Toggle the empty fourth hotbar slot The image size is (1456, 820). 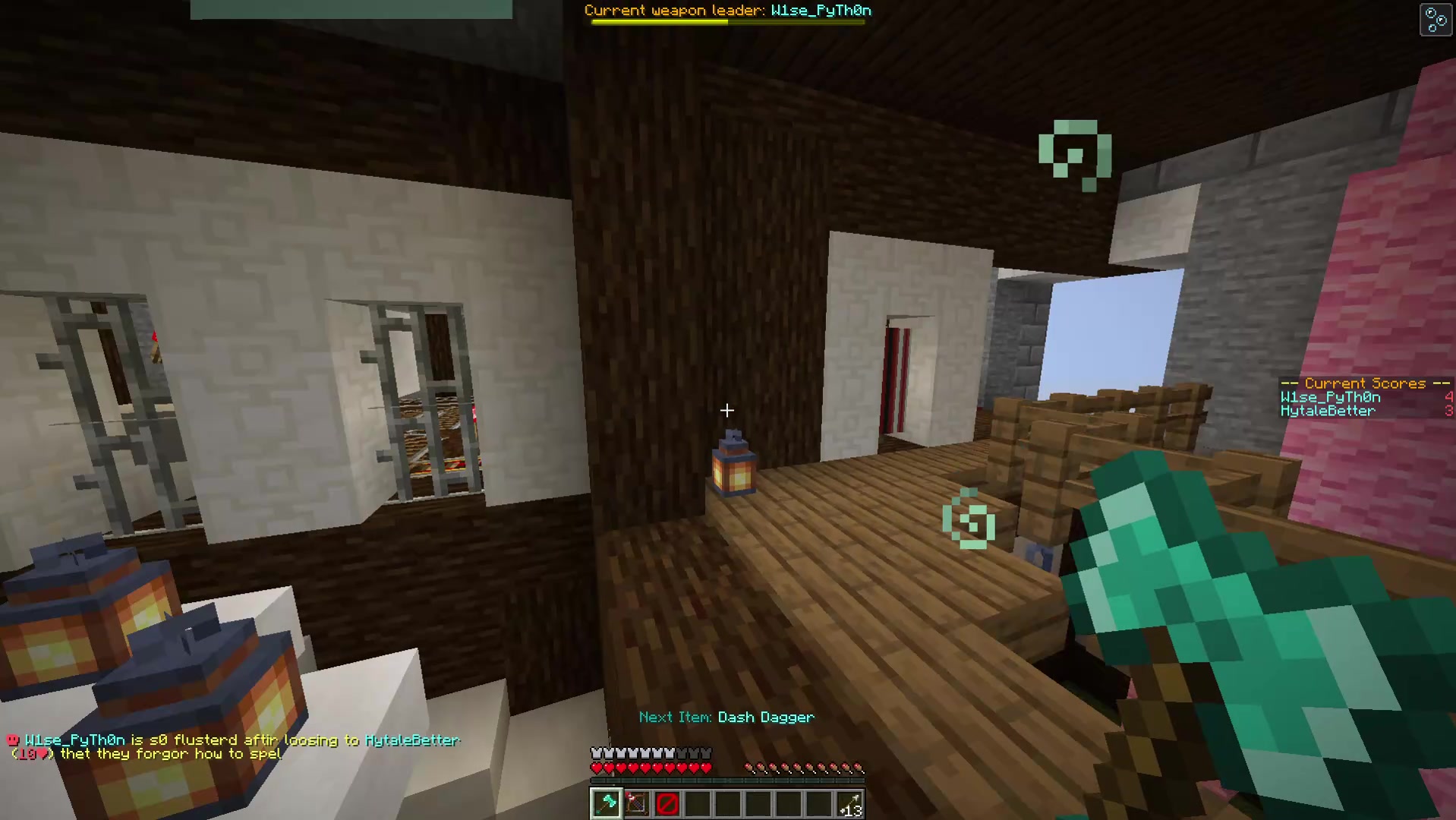pyautogui.click(x=697, y=803)
